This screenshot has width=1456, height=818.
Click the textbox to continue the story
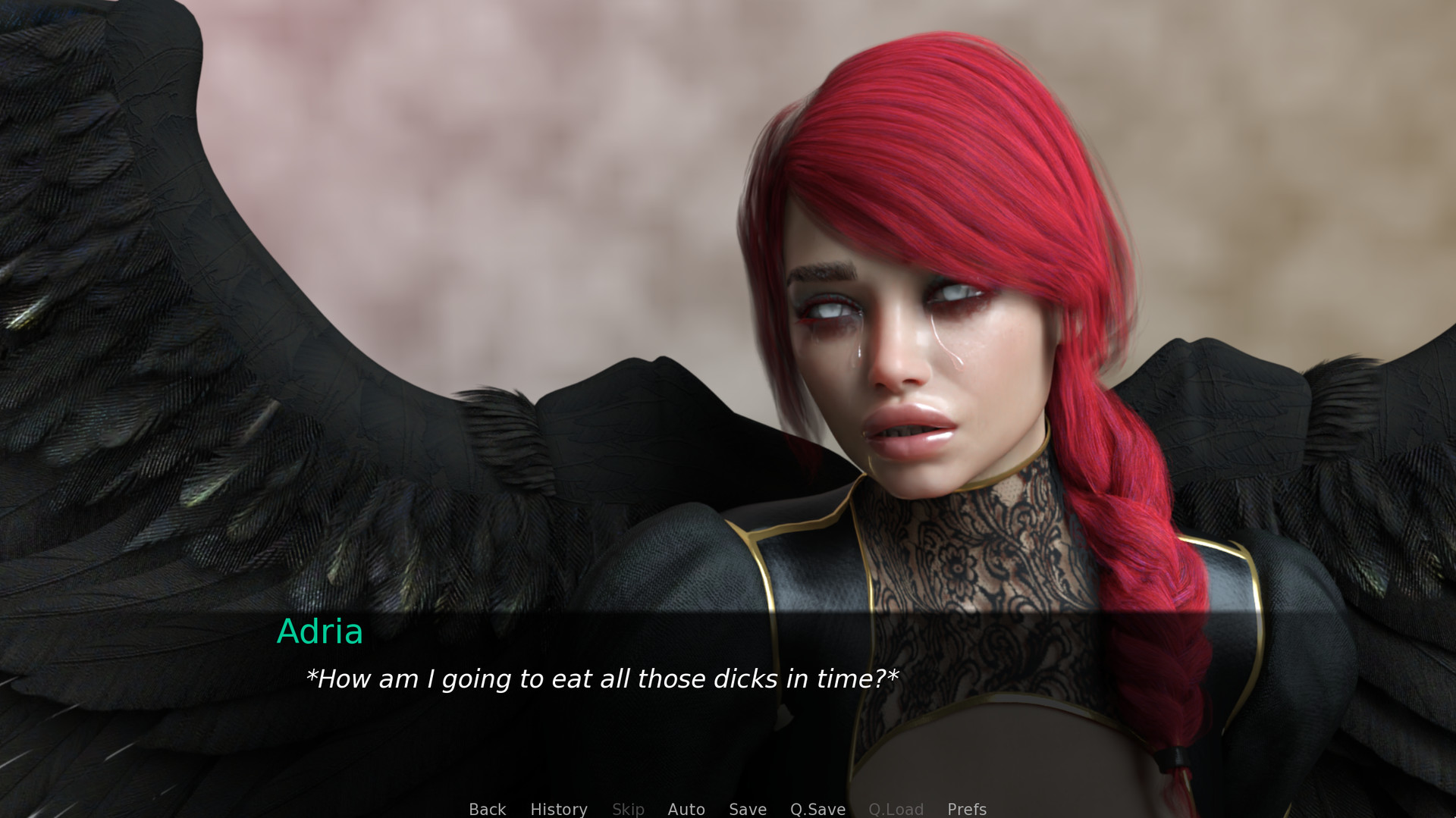pos(601,679)
